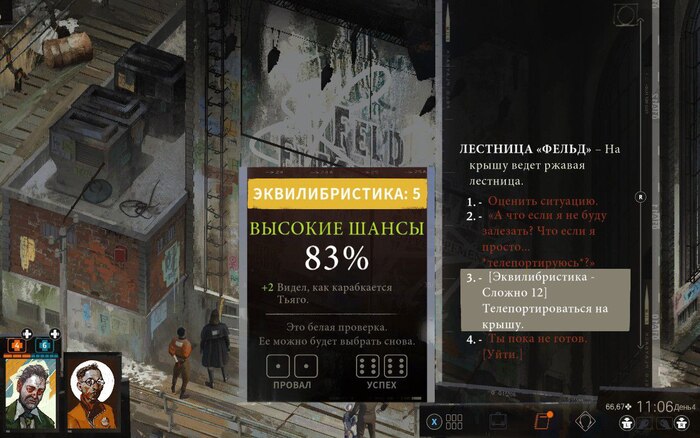The image size is (700, 438).
Task: Open the character sheet grid icon
Action: 455,421
